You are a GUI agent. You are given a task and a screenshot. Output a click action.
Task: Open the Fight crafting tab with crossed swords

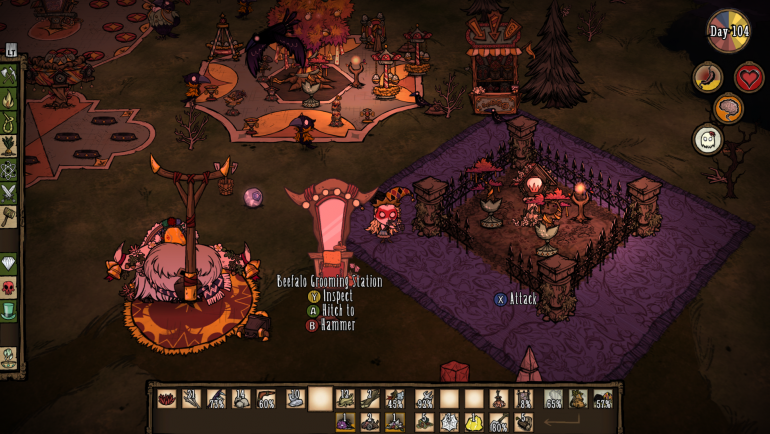(x=9, y=193)
